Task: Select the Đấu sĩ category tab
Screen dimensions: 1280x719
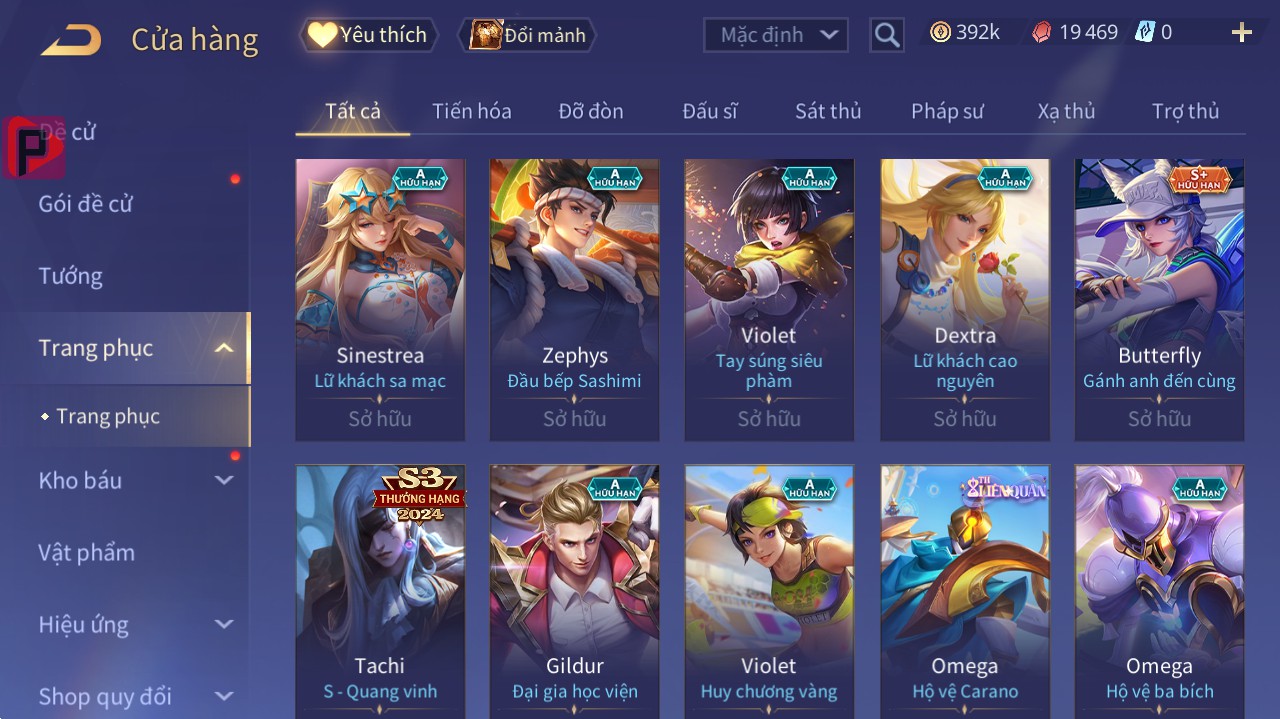Action: pos(709,111)
